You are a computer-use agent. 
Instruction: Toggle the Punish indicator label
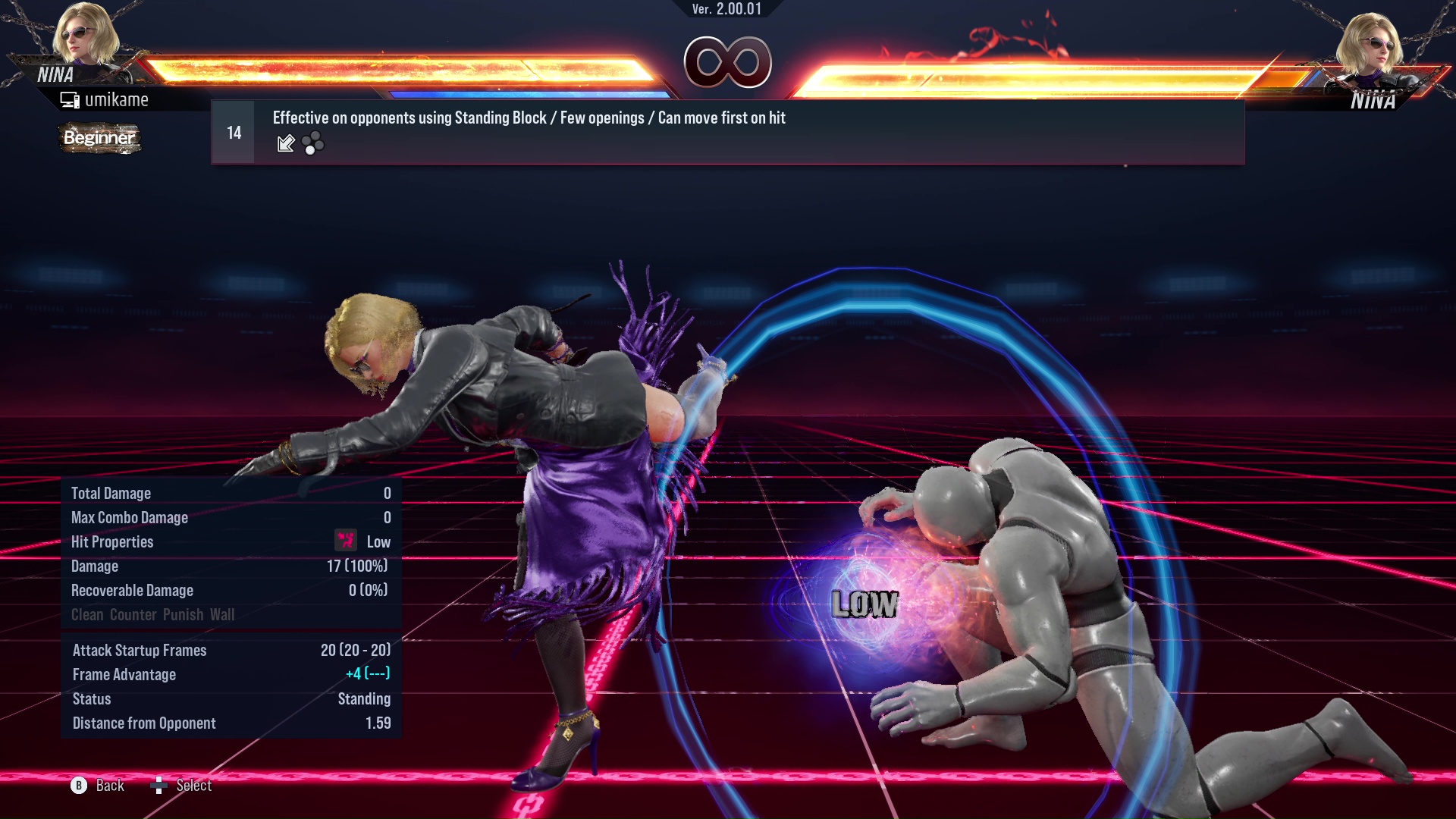point(182,615)
